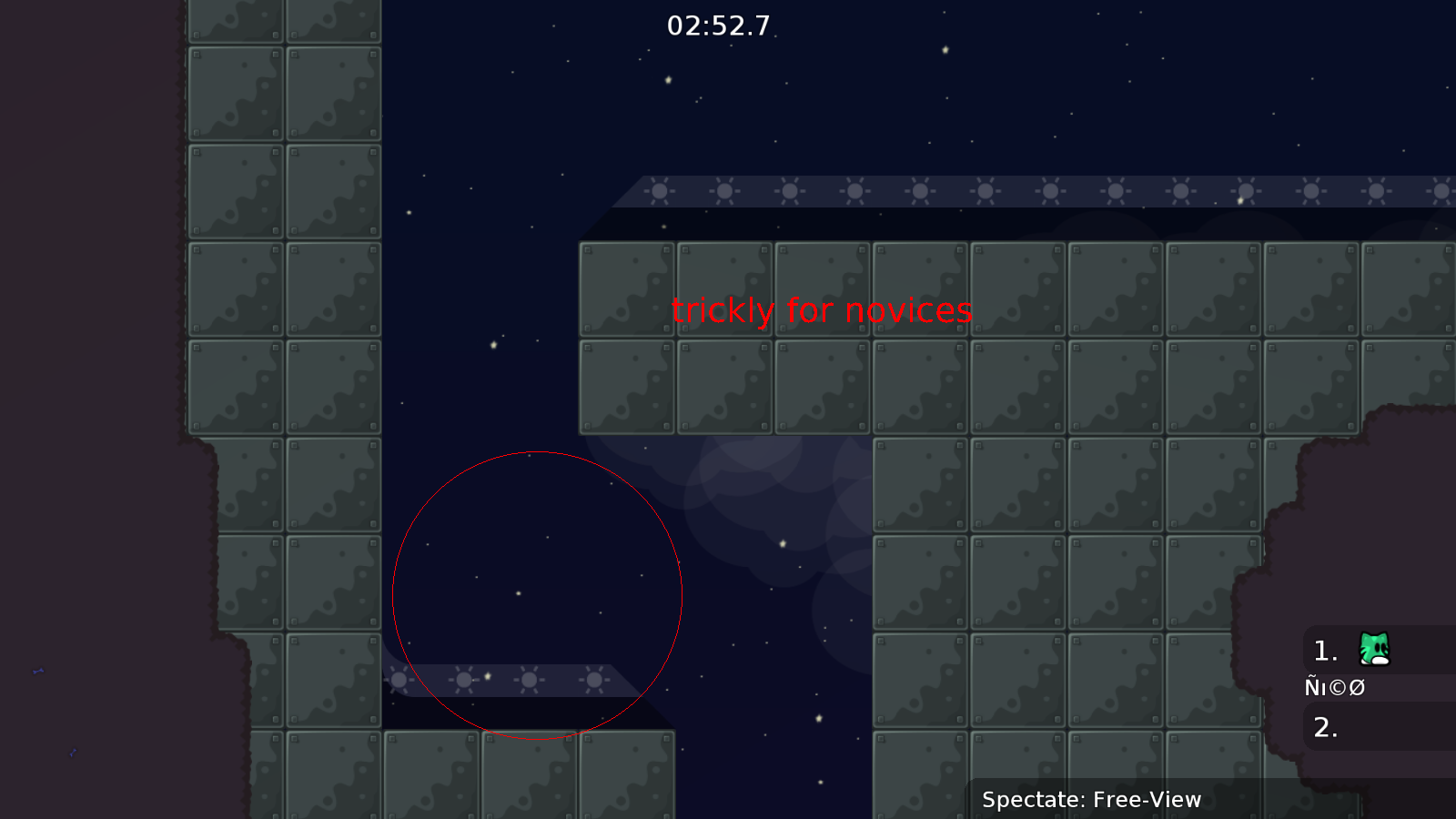The image size is (1456, 819).
Task: Select the green cat tee avatar
Action: (1373, 649)
